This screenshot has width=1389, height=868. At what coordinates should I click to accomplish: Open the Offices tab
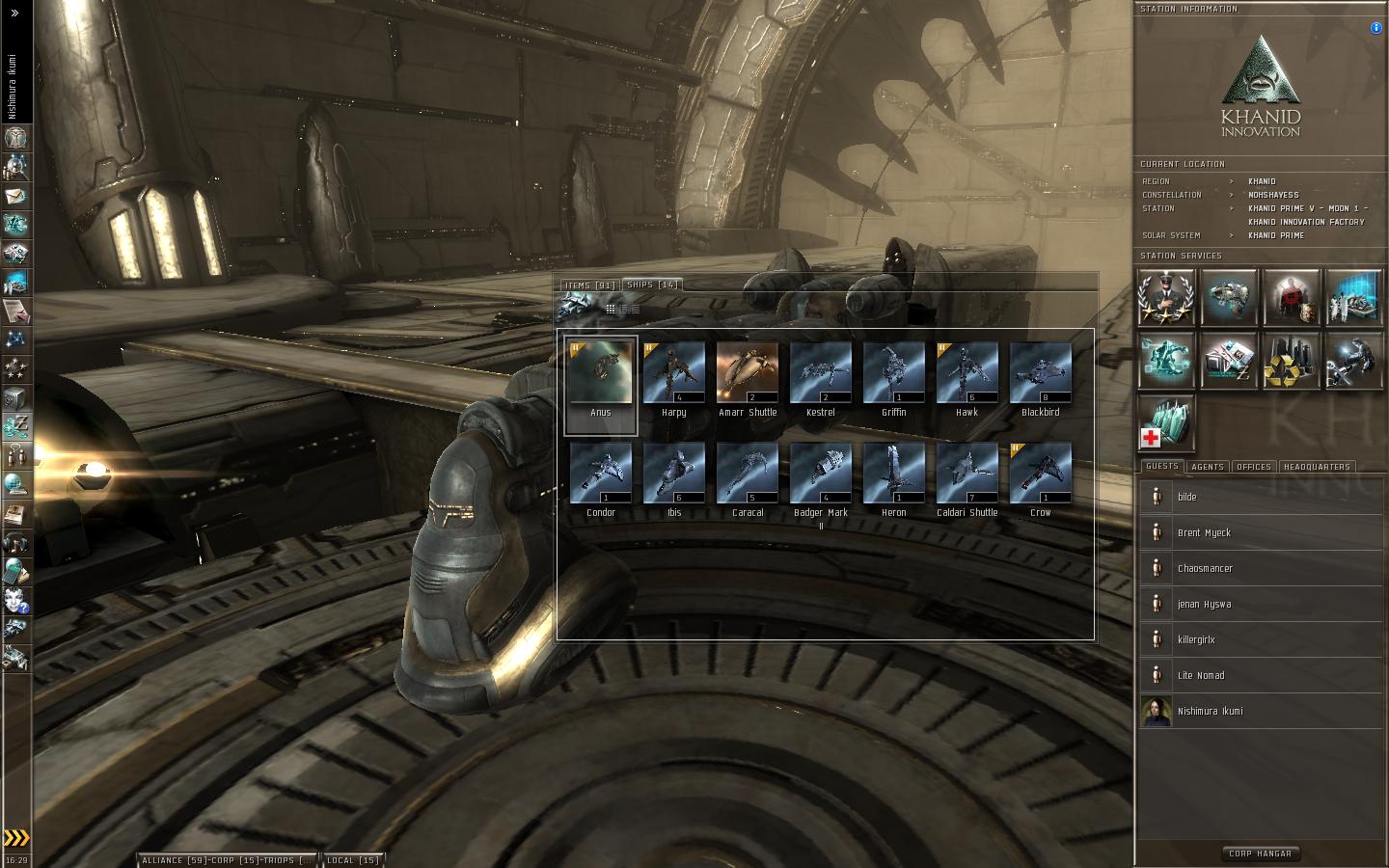tap(1253, 467)
